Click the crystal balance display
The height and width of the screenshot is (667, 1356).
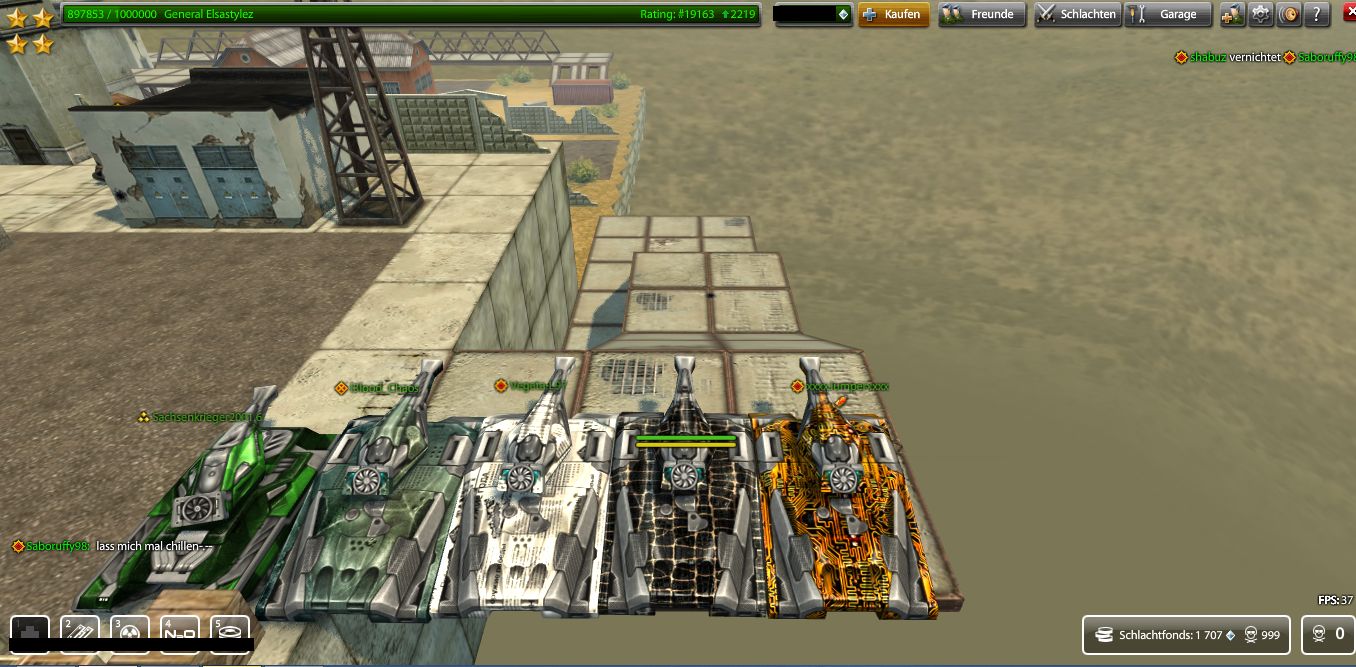pos(813,14)
